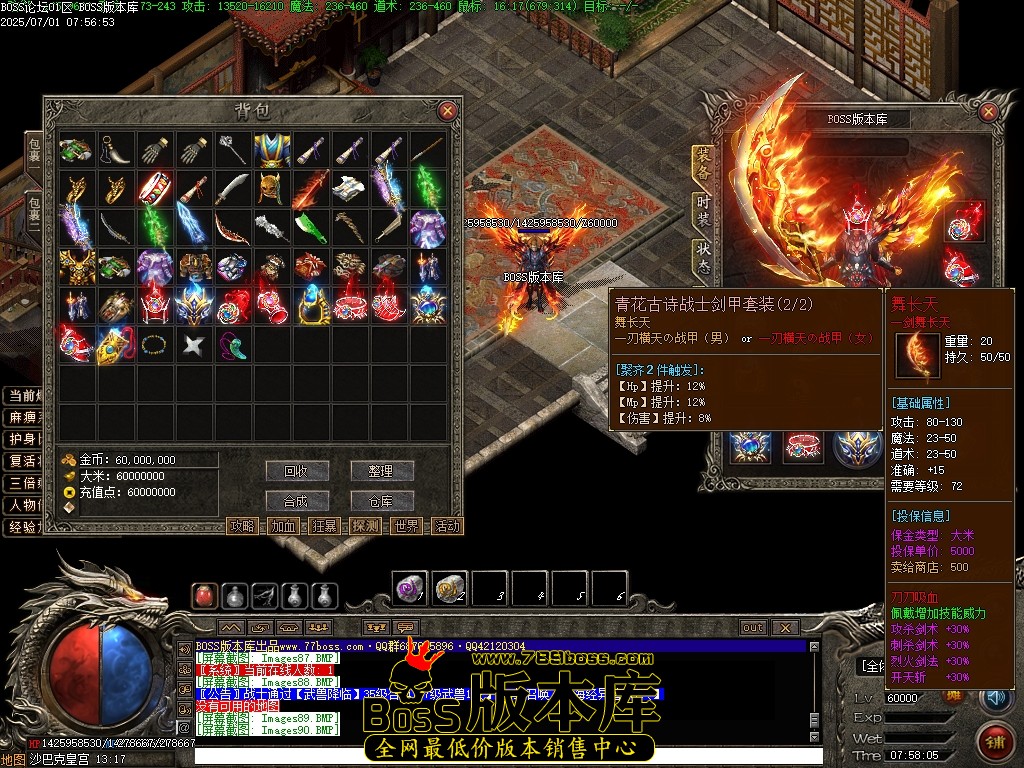Use the red potion on the quick belt
Image resolution: width=1024 pixels, height=768 pixels.
[x=205, y=597]
